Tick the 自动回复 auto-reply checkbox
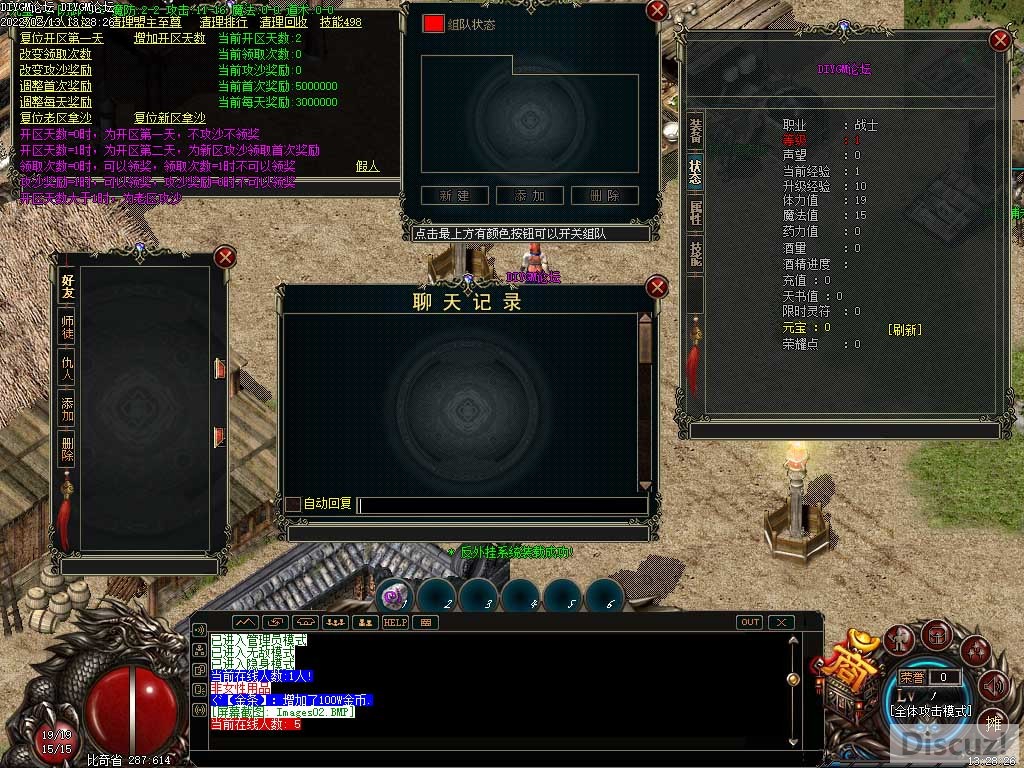Image resolution: width=1024 pixels, height=768 pixels. [x=293, y=504]
